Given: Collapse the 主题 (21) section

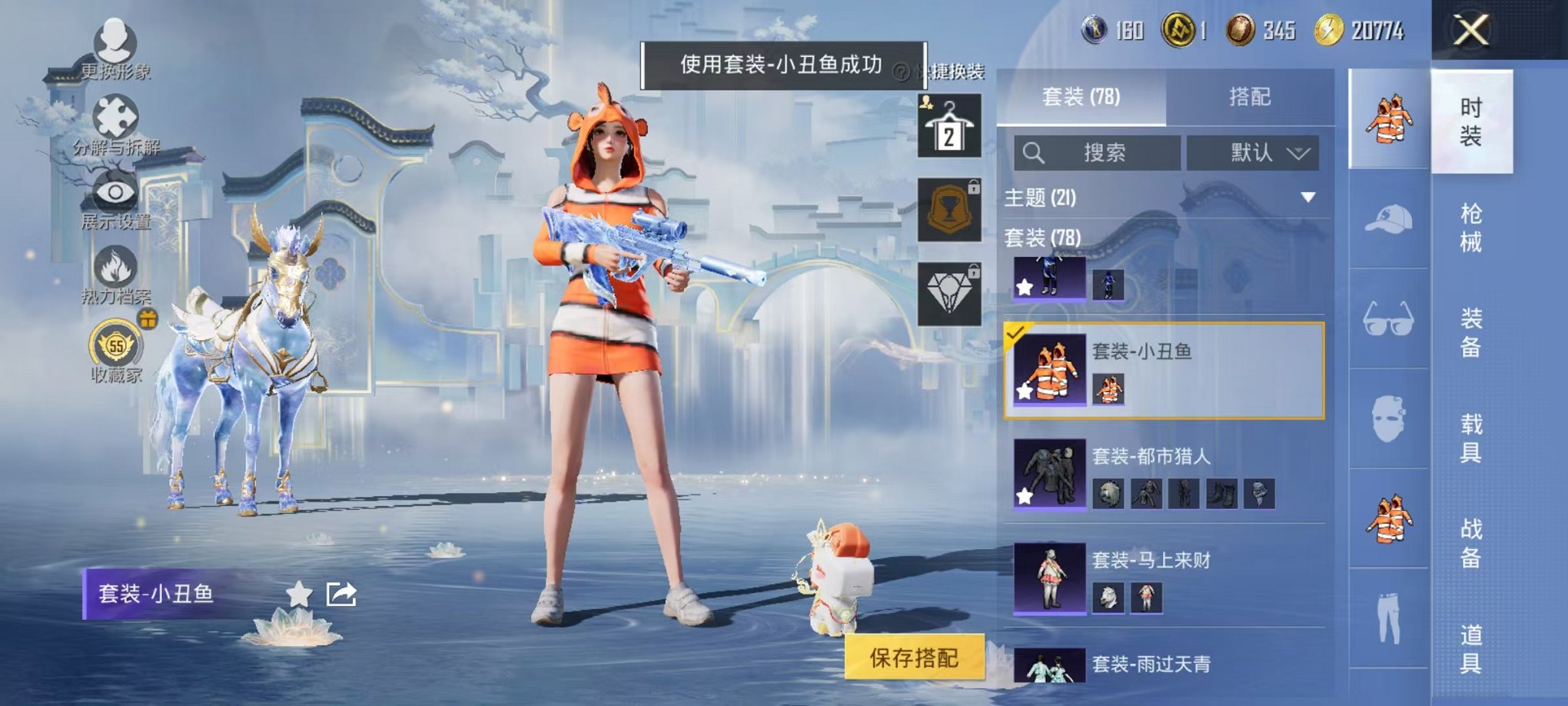Looking at the screenshot, I should point(1307,197).
